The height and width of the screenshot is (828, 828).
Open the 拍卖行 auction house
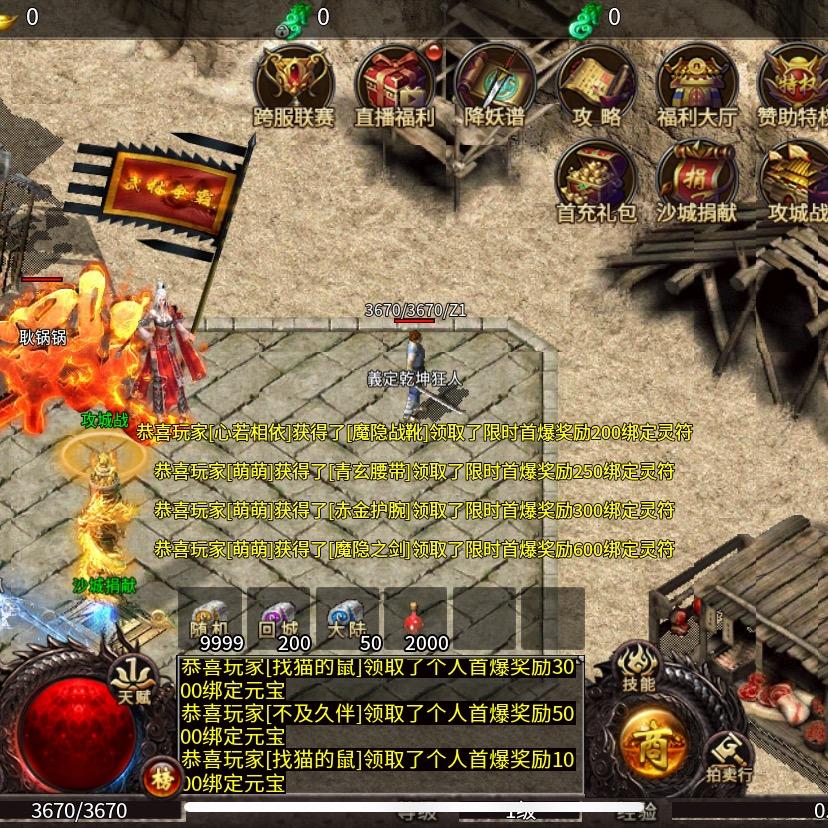729,756
